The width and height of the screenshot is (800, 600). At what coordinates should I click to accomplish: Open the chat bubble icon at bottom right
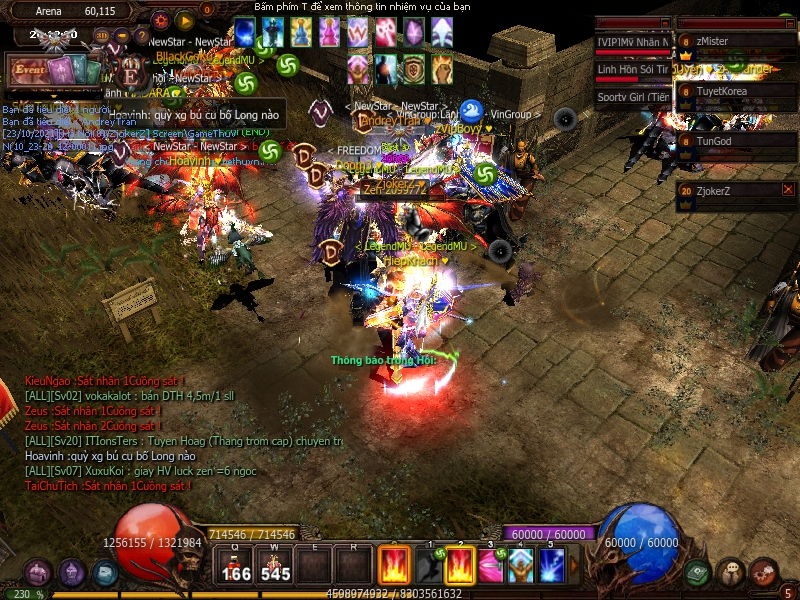[730, 573]
